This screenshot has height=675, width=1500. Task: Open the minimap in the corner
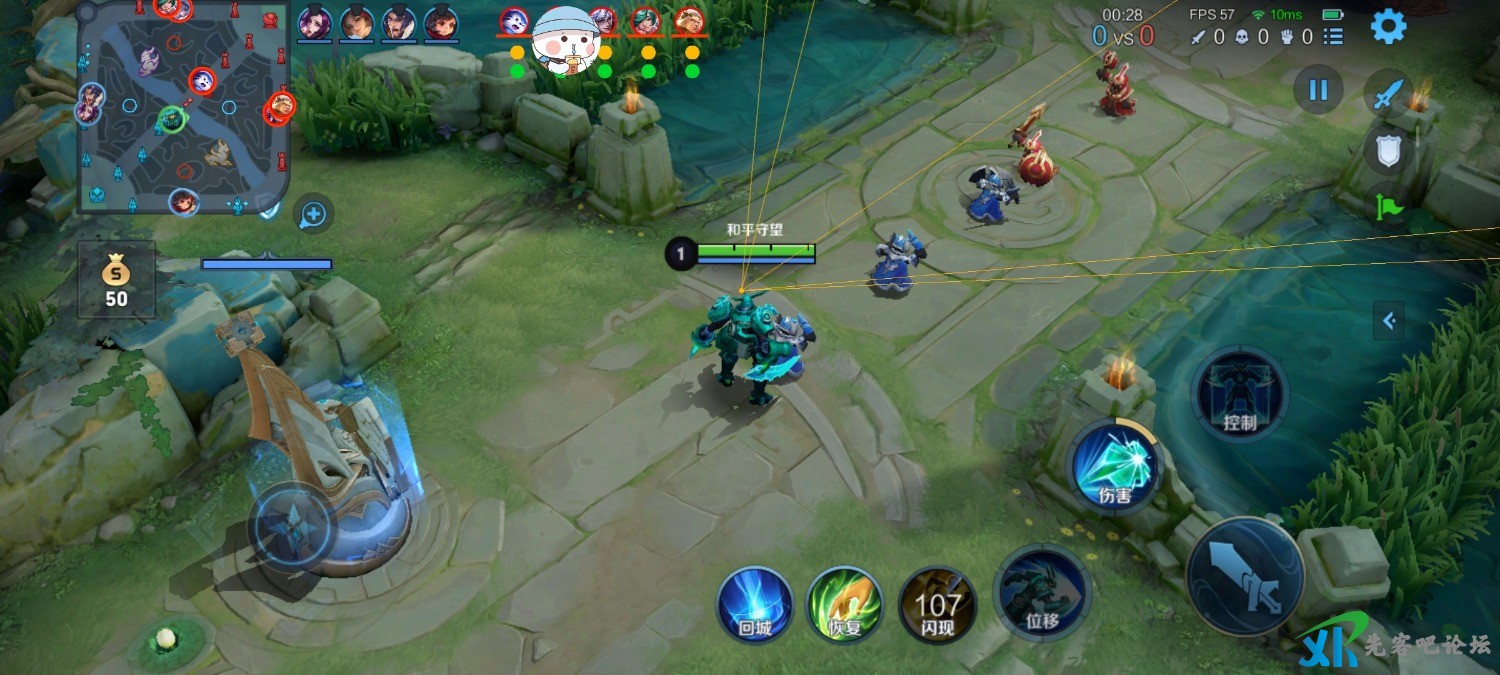(x=183, y=107)
